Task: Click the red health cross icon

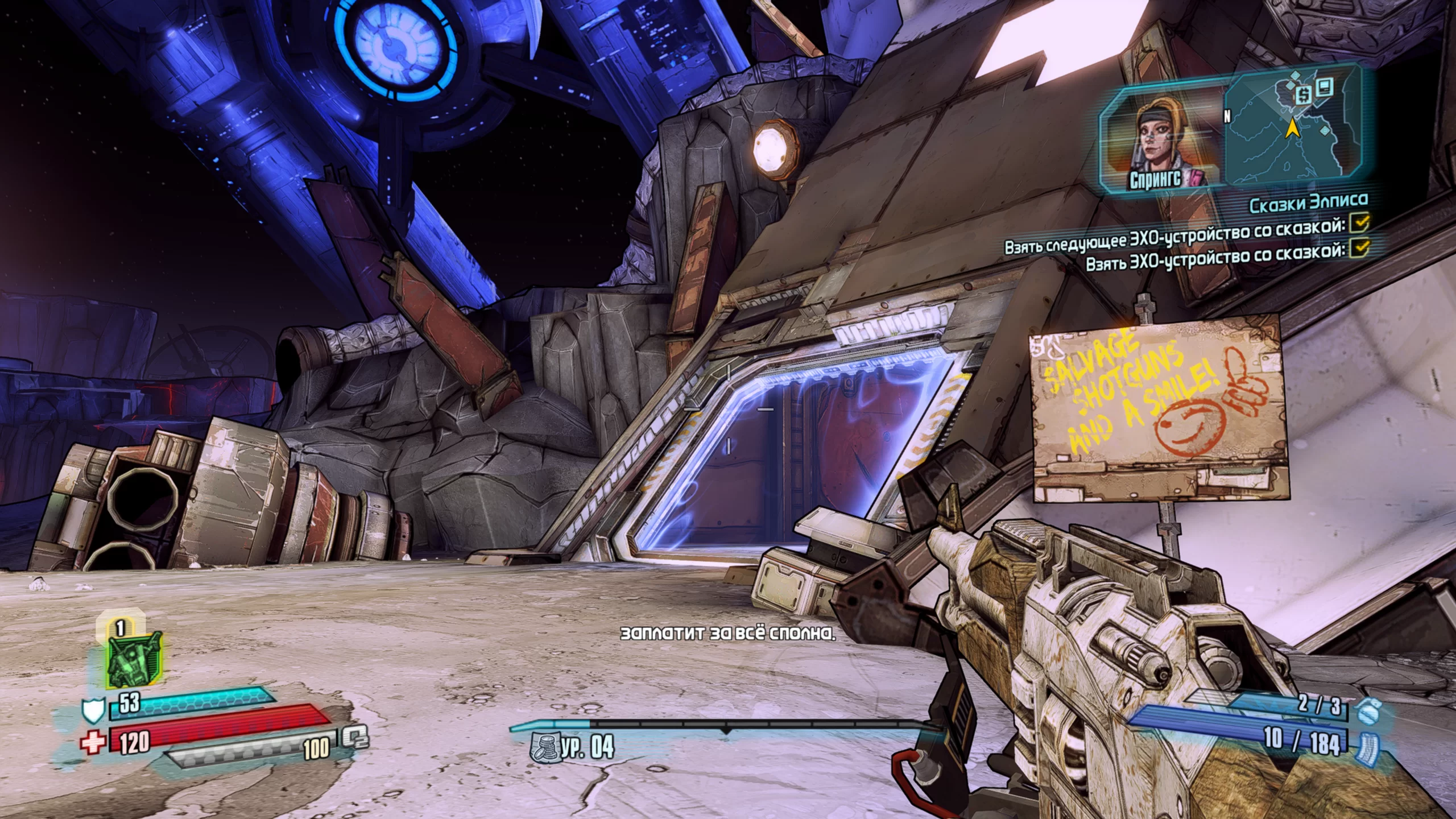Action: click(x=93, y=742)
